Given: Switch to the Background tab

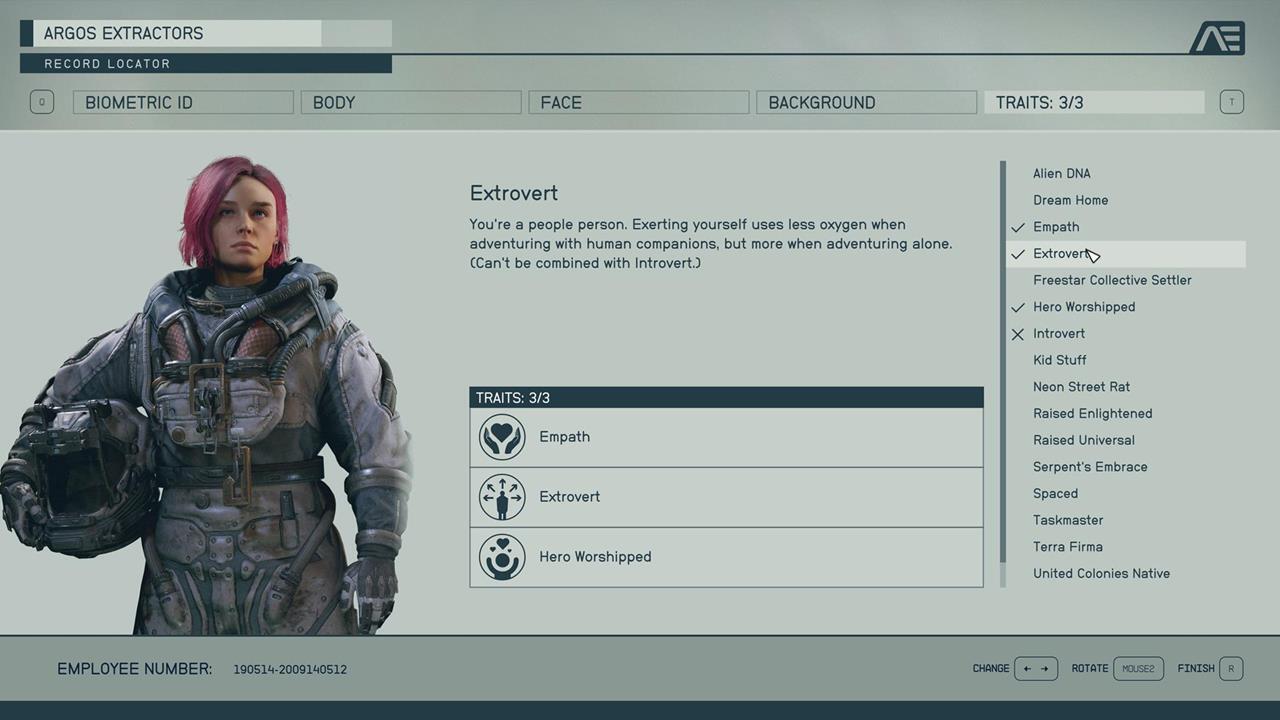Looking at the screenshot, I should click(866, 102).
